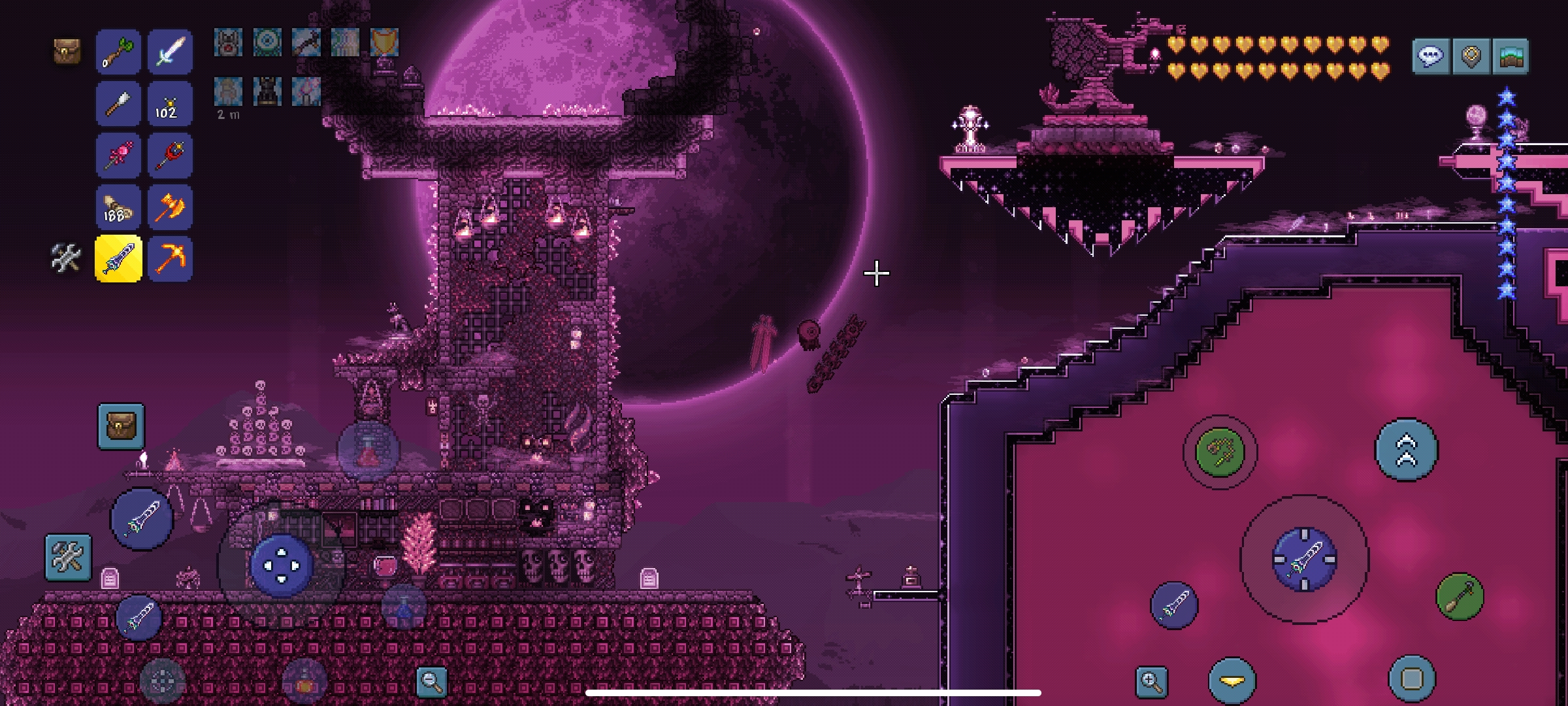Image resolution: width=1568 pixels, height=706 pixels.
Task: Select the golden hamaxe hotbar slot
Action: tap(170, 207)
